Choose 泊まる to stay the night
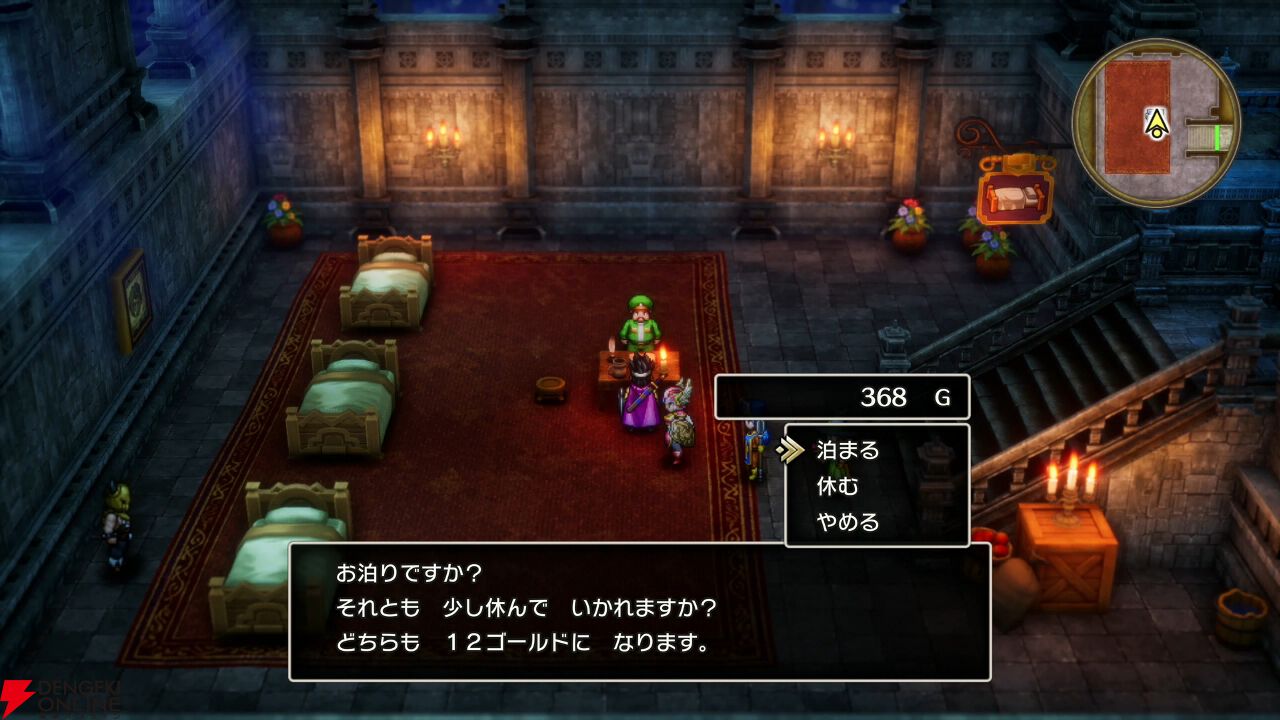Image resolution: width=1280 pixels, height=720 pixels. (848, 450)
